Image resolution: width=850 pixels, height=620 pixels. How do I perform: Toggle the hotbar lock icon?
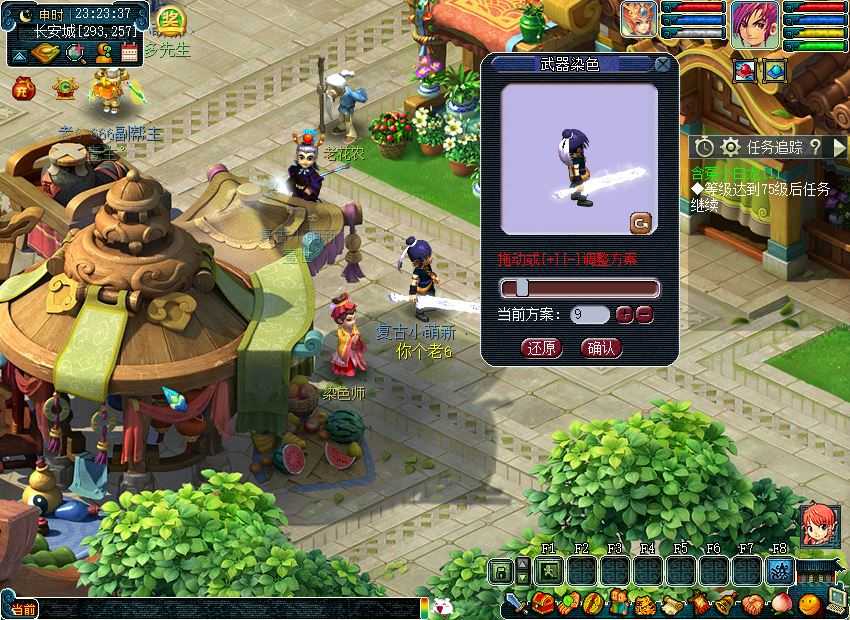tap(502, 571)
